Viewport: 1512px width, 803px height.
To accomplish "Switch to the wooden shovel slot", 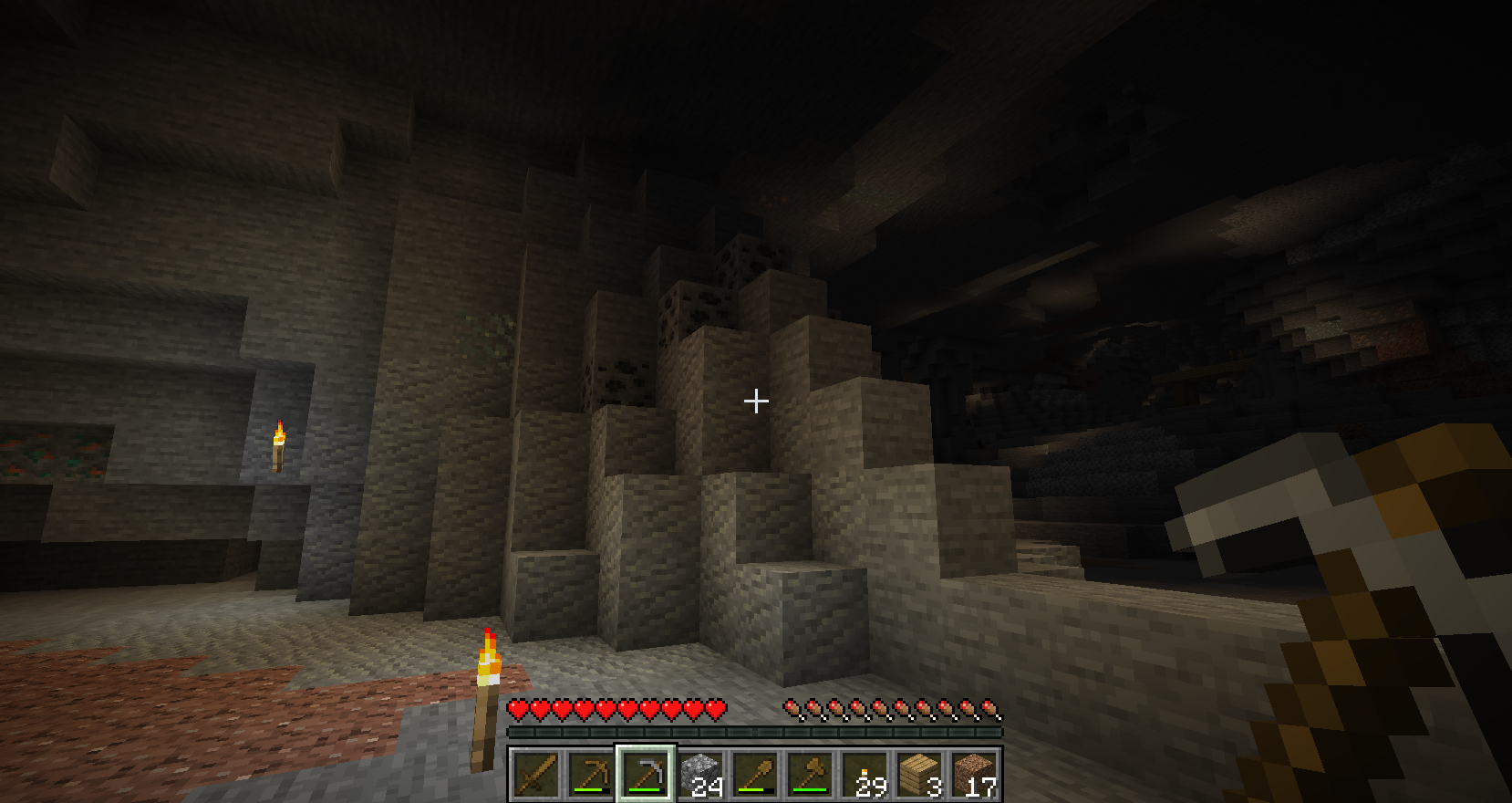I will point(755,774).
